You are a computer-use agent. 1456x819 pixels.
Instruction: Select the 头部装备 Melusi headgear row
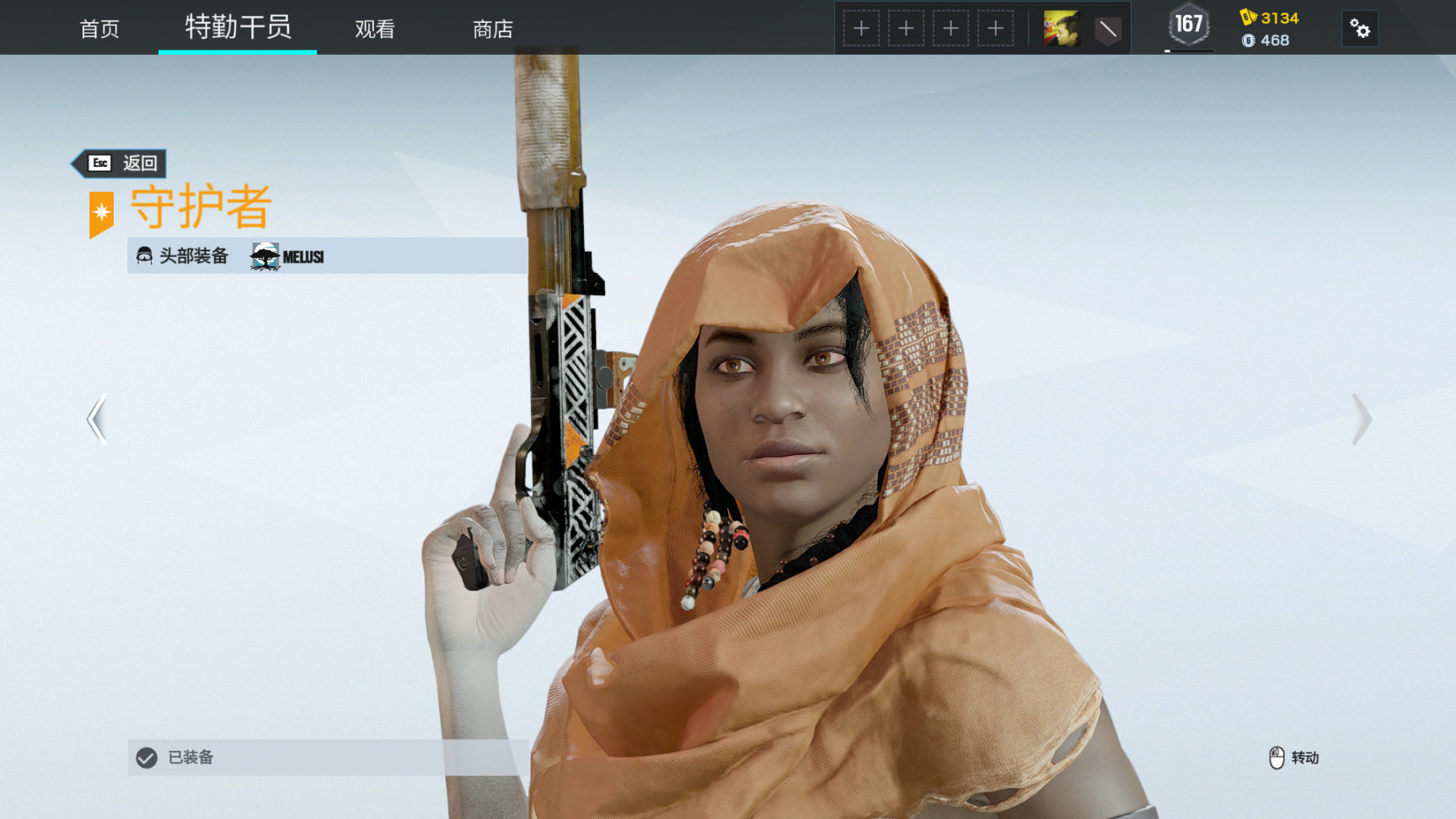328,256
